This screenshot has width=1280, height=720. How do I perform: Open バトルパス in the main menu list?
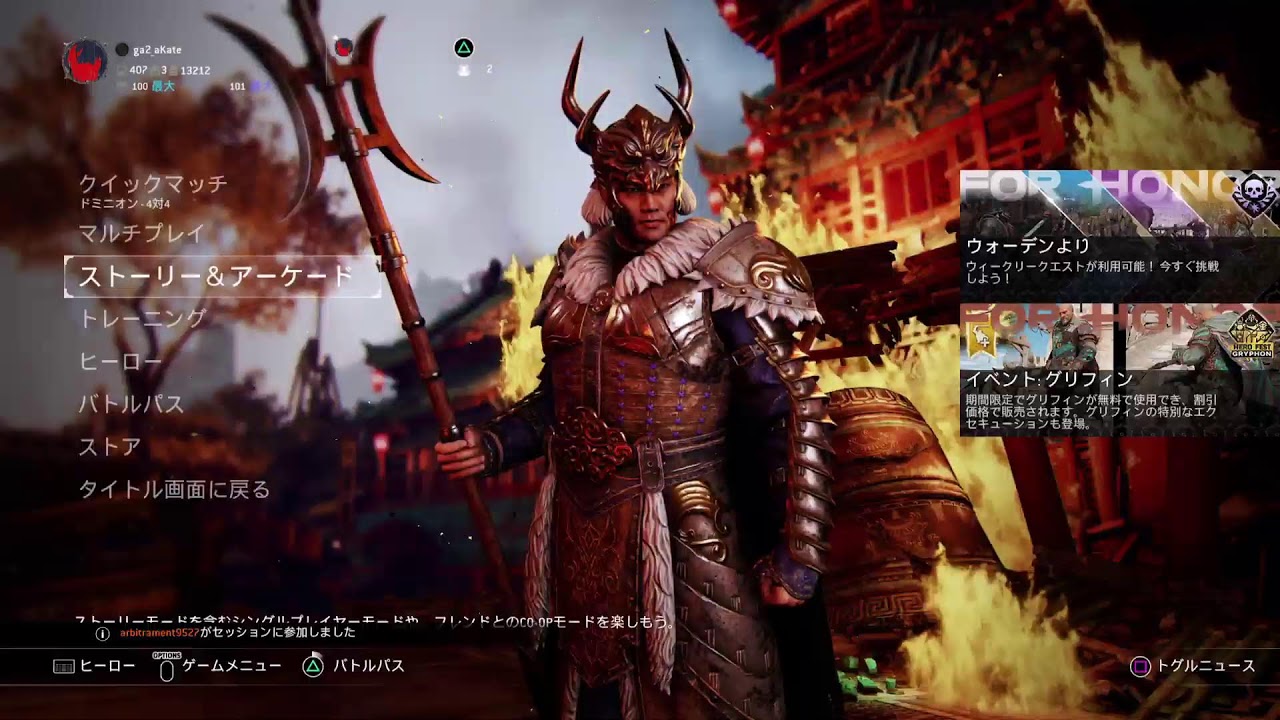click(x=131, y=405)
